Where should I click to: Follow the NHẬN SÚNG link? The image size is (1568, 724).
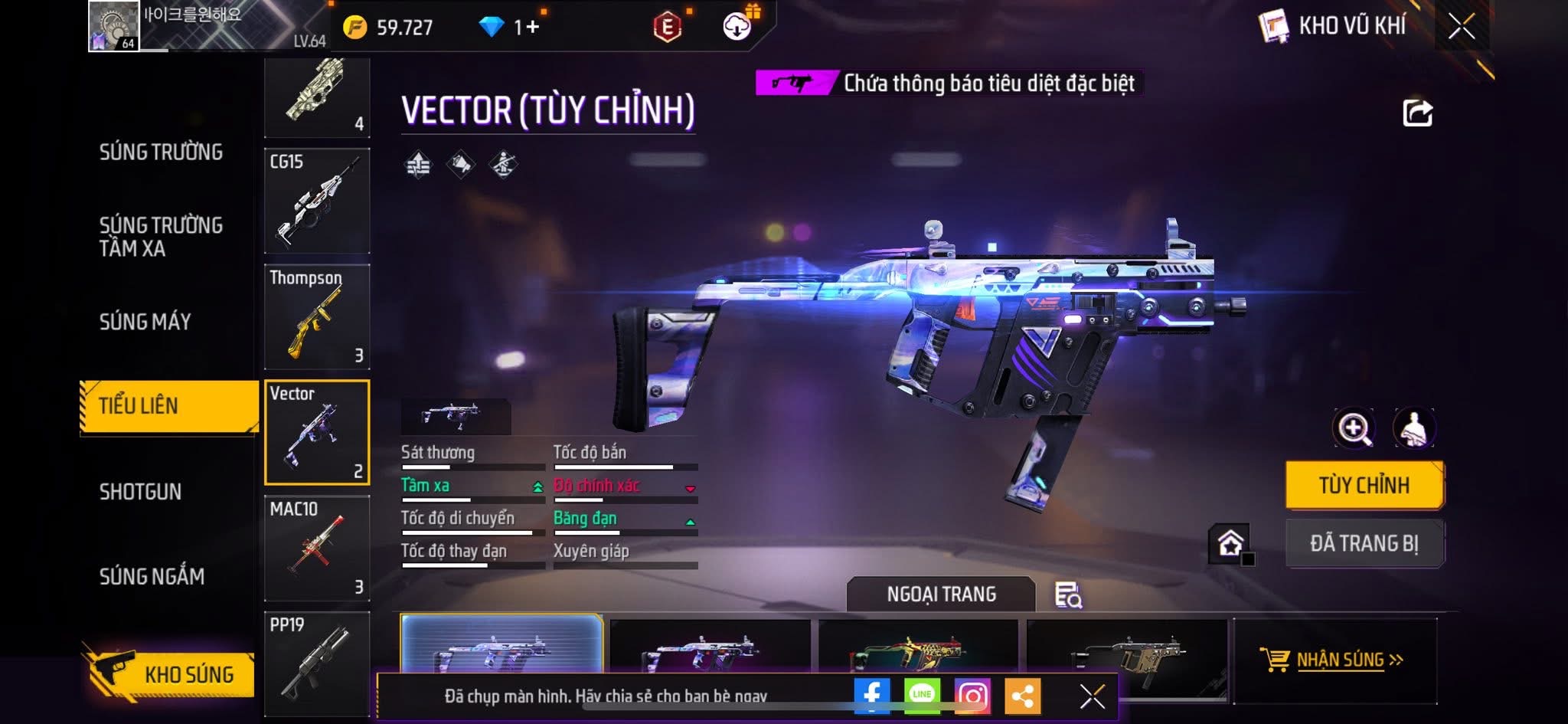point(1338,660)
